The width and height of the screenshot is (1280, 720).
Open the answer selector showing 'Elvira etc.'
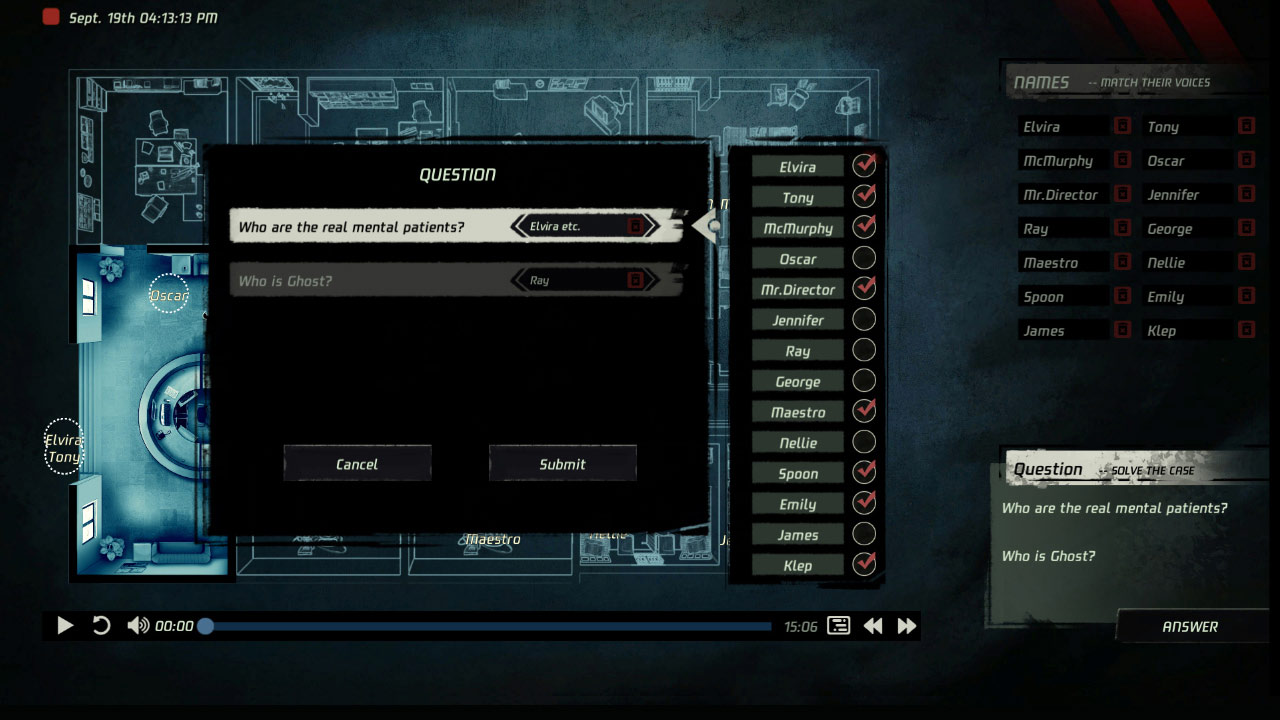tap(580, 227)
